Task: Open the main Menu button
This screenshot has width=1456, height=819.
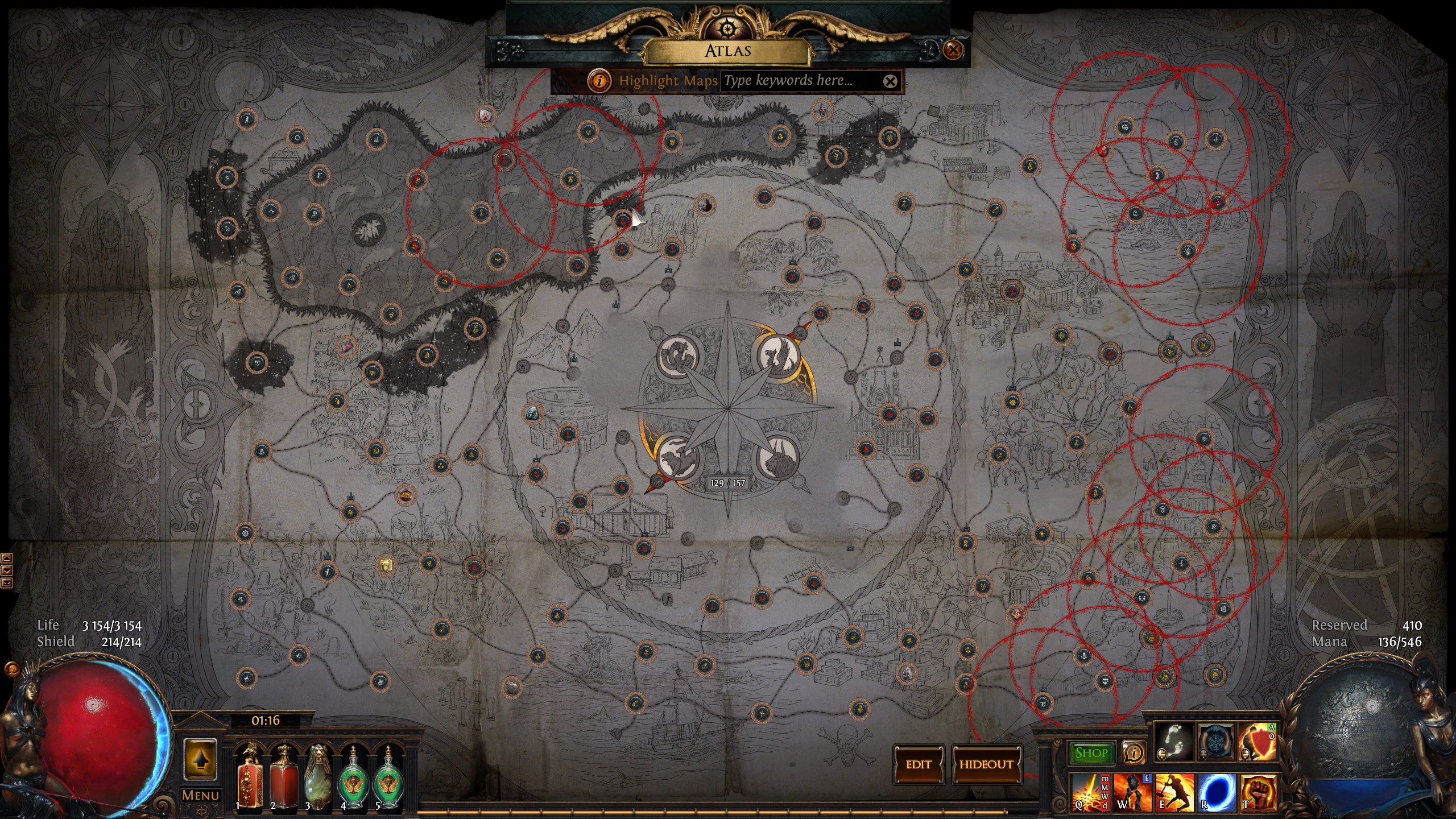Action: 200,795
